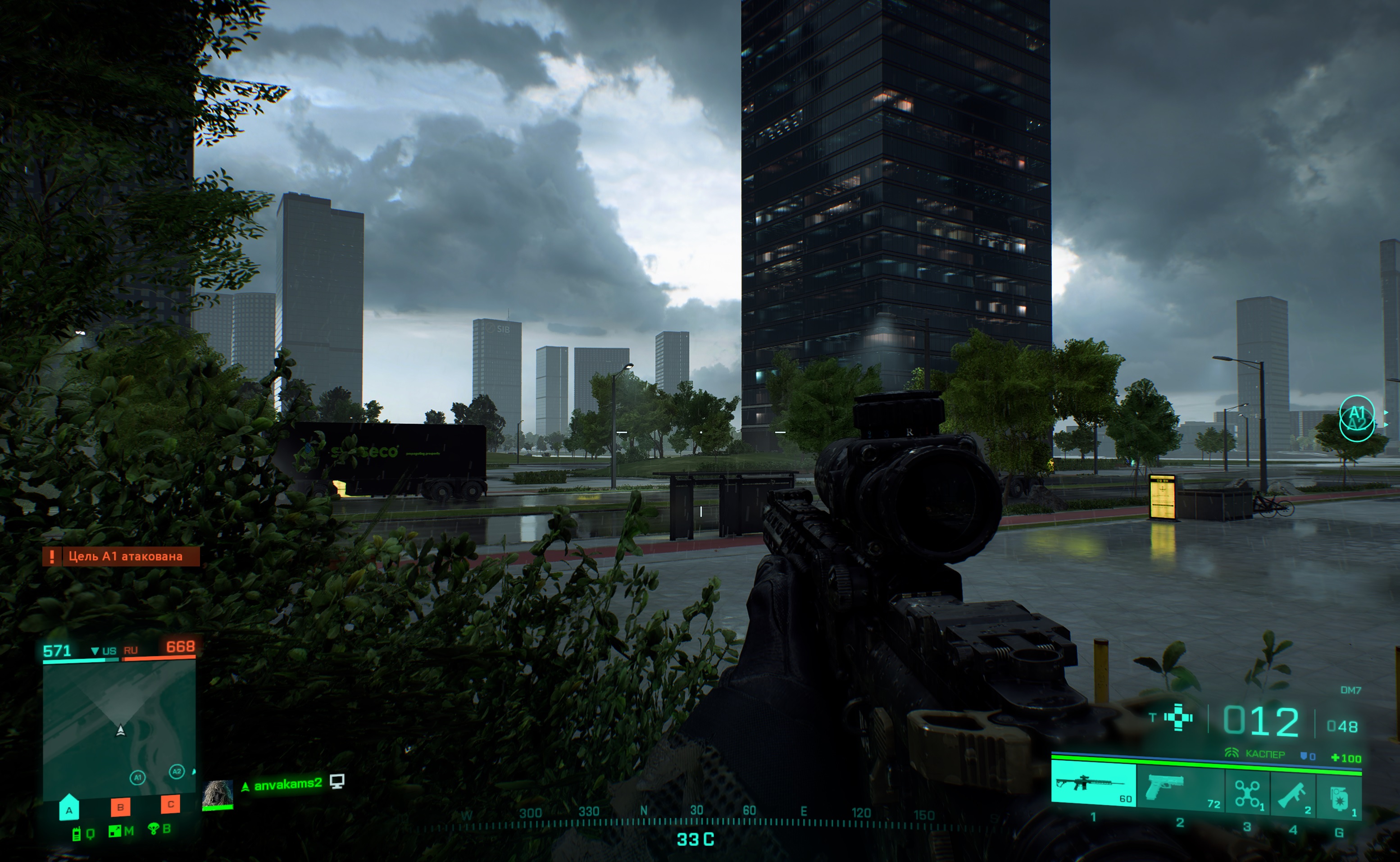Select the orange objective B indicator
The width and height of the screenshot is (1400, 862).
point(120,807)
